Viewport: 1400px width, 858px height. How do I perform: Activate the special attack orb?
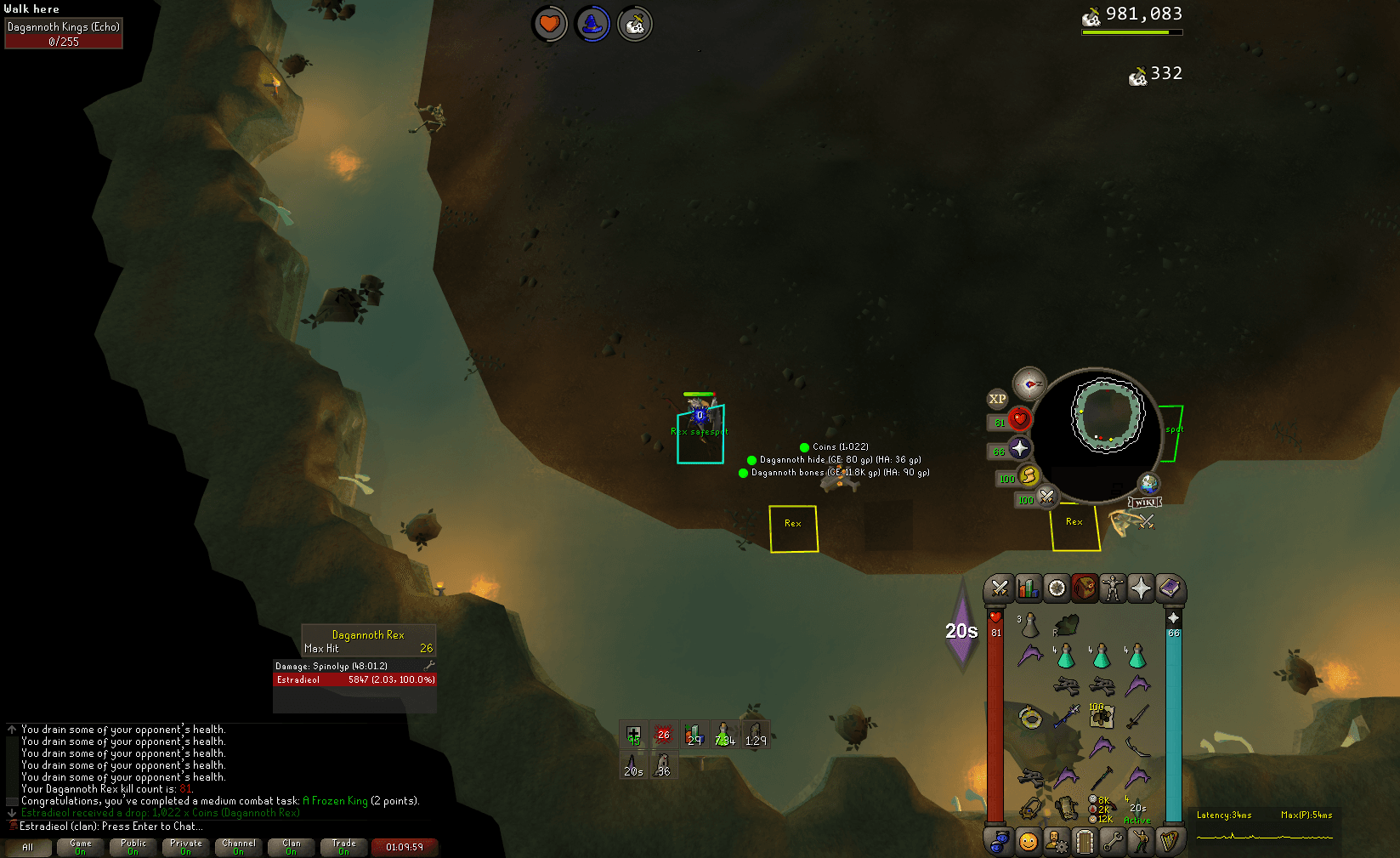[1046, 497]
